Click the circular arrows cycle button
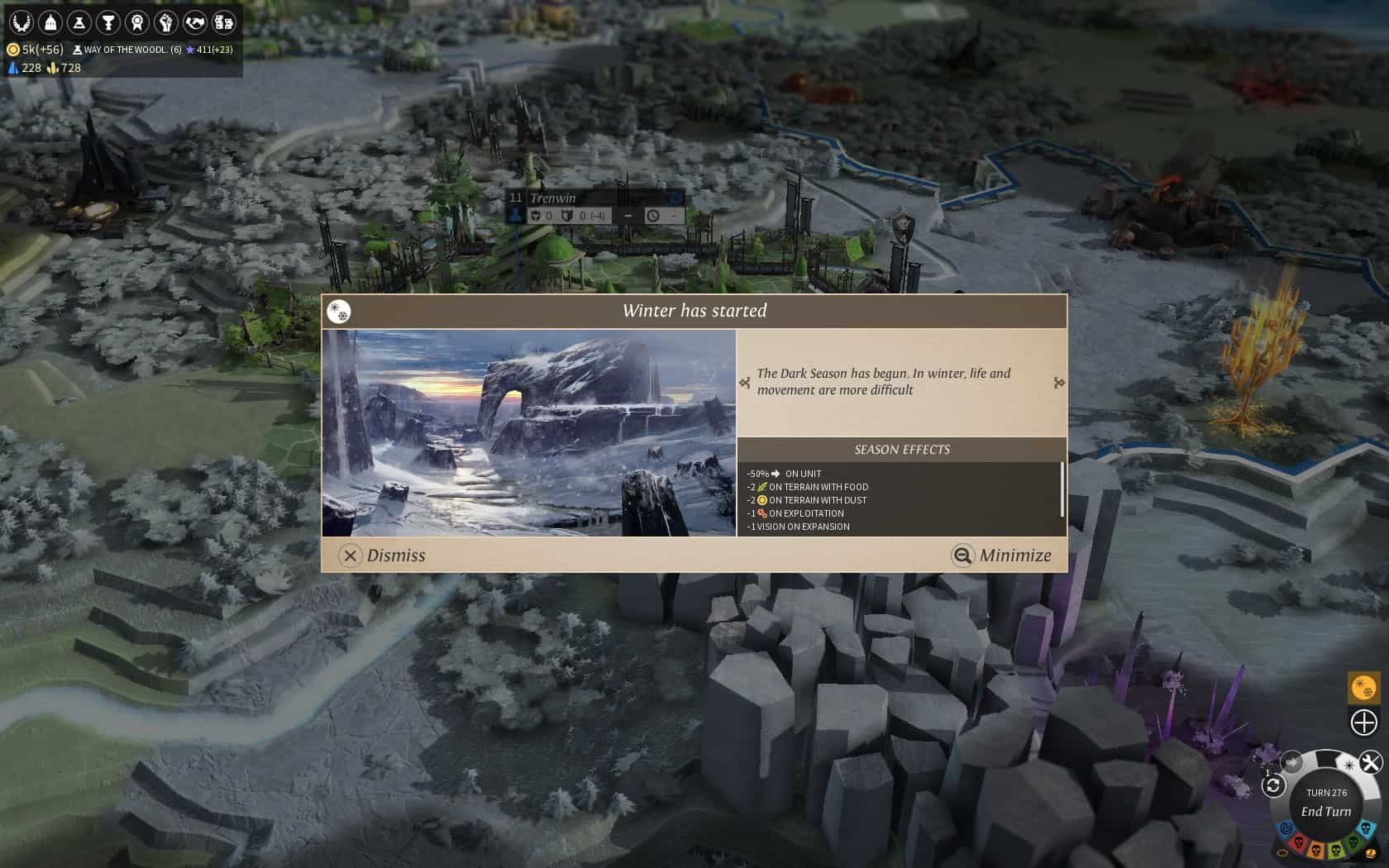 (1273, 785)
